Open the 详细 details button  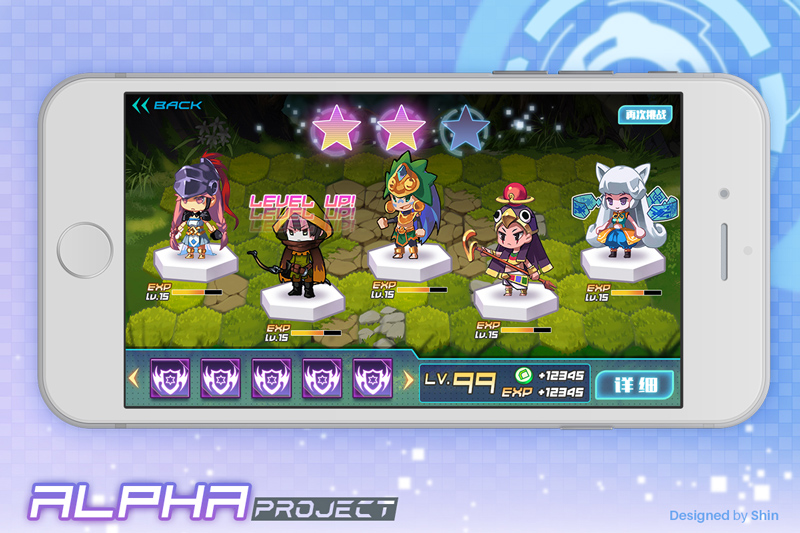(x=636, y=384)
